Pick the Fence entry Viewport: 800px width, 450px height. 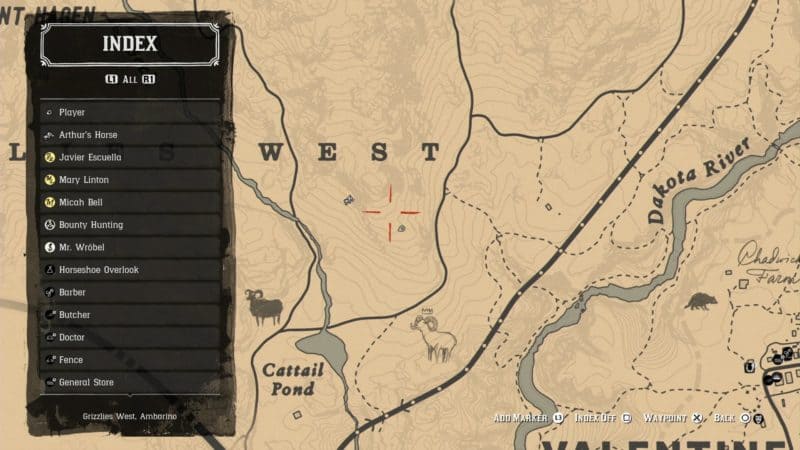[x=130, y=360]
